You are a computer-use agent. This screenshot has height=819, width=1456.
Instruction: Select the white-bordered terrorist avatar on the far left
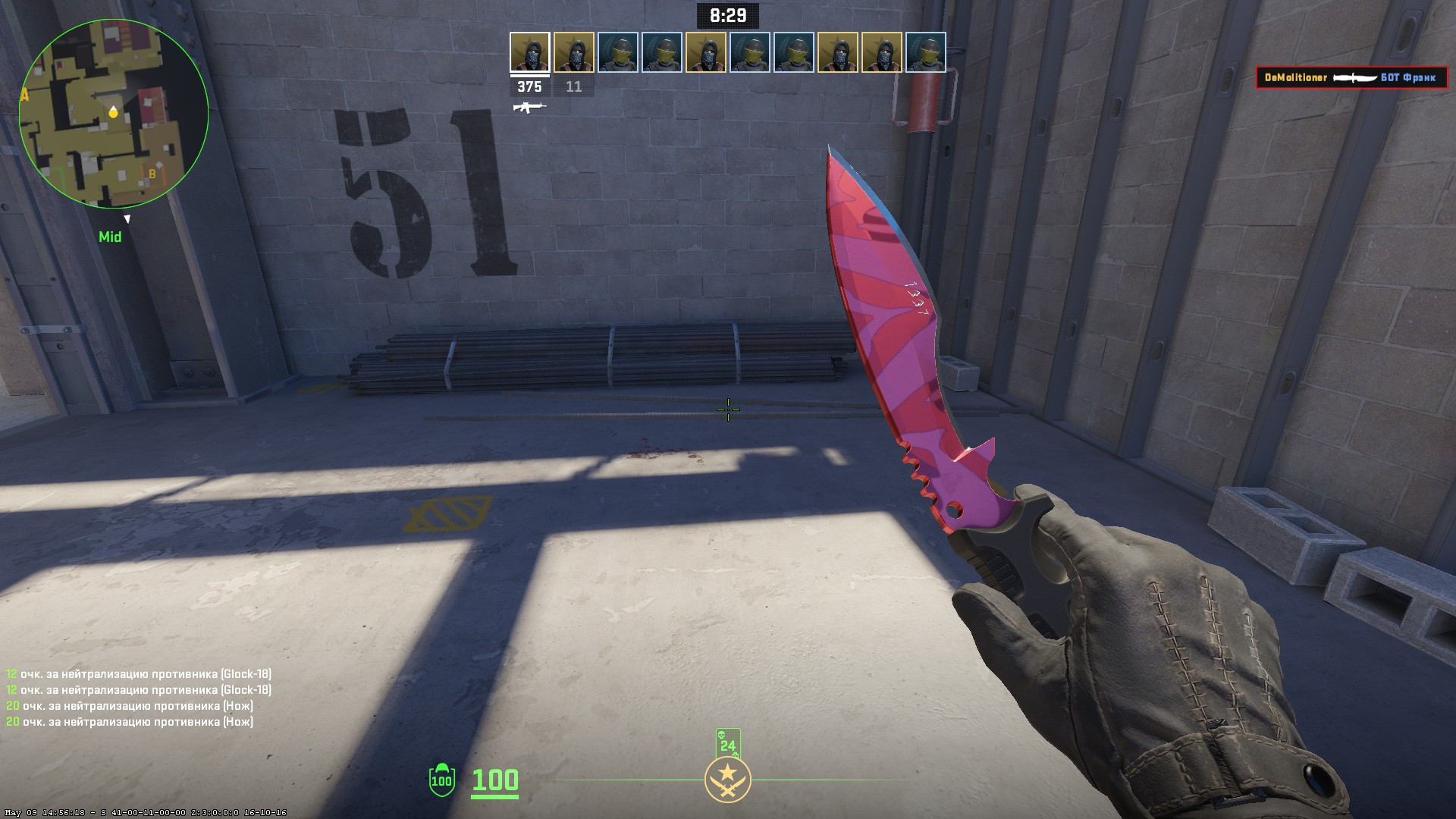point(529,53)
